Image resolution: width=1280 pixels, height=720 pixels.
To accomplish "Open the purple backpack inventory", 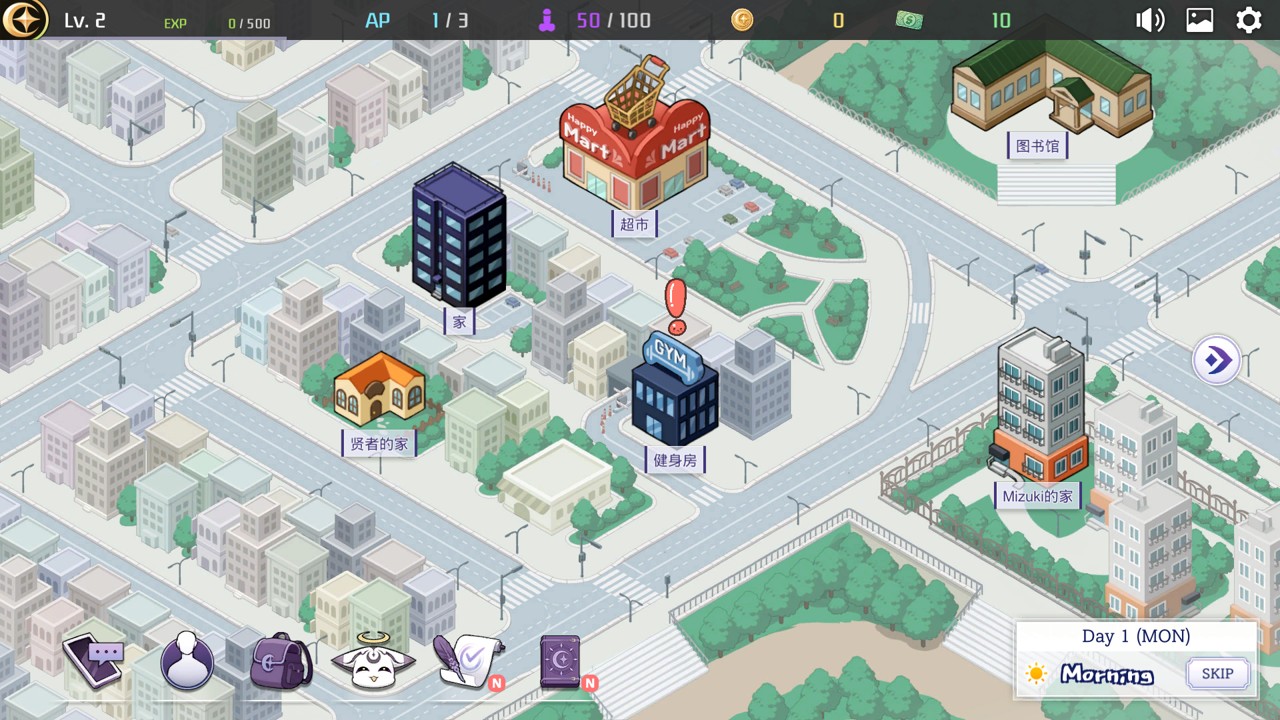I will [x=281, y=662].
